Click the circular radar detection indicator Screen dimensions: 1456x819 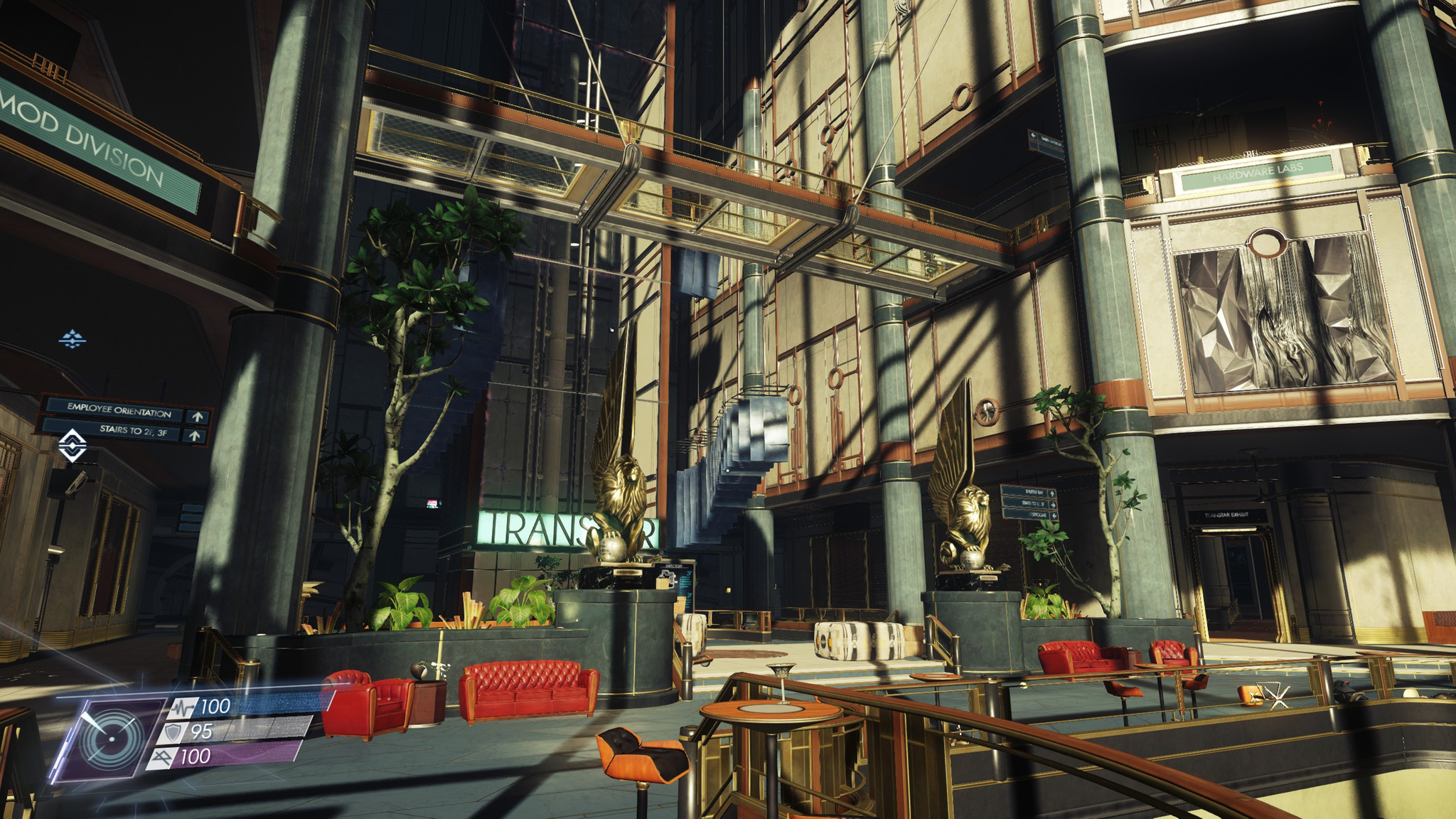[109, 739]
